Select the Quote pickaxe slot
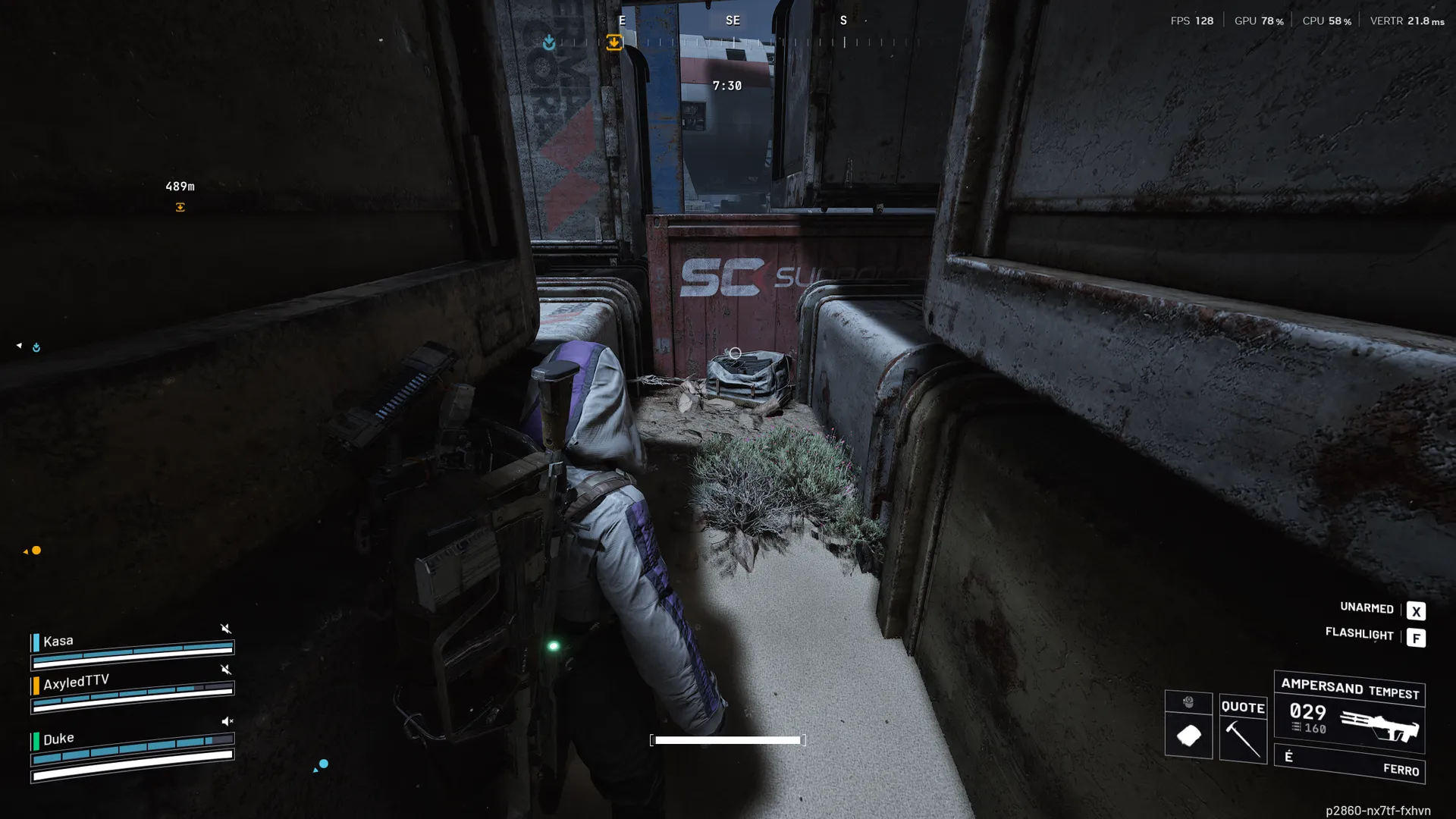Viewport: 1456px width, 819px height. (x=1243, y=730)
